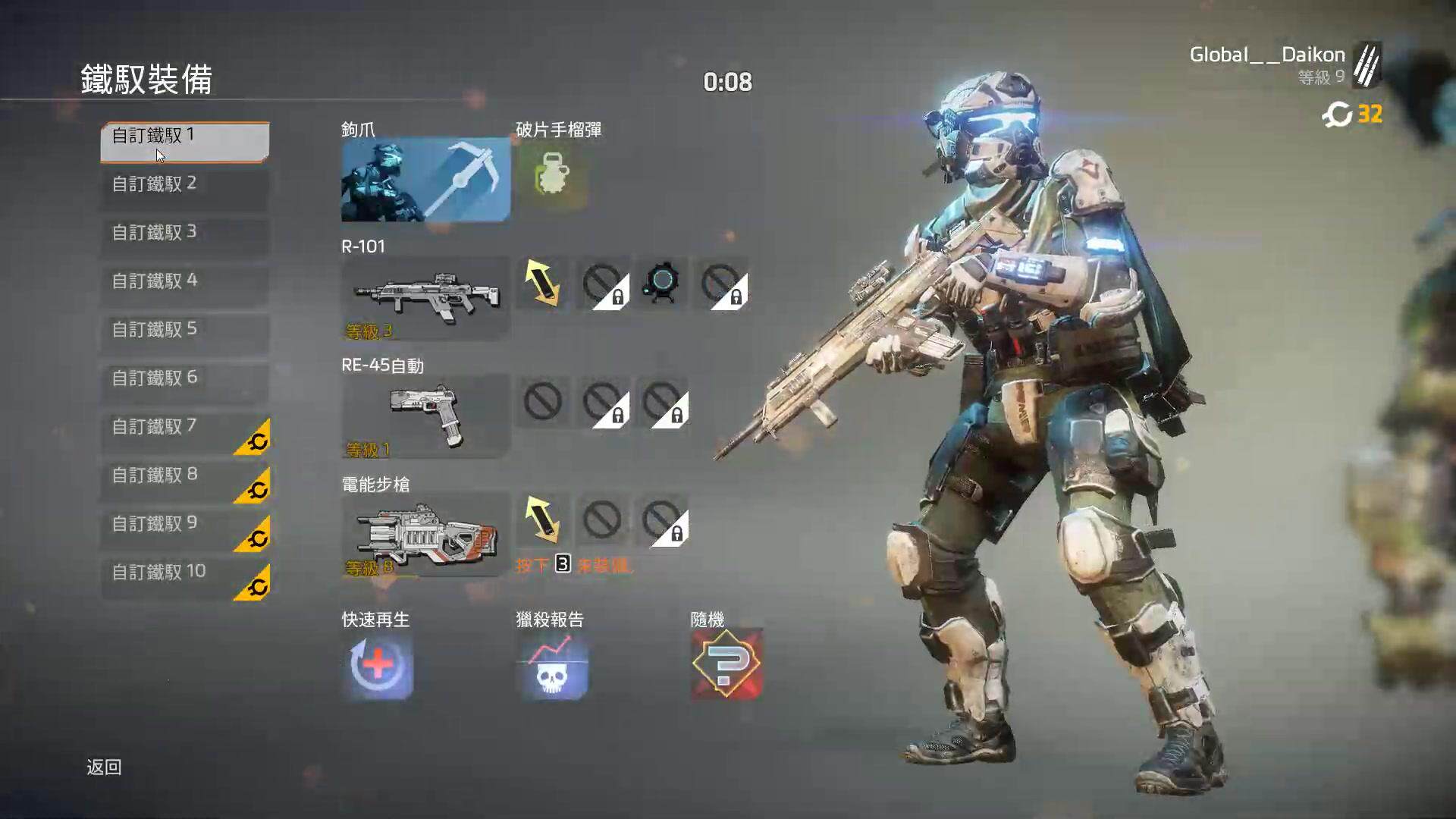Change the R-101 sight attachment icon
The image size is (1456, 819).
point(662,283)
